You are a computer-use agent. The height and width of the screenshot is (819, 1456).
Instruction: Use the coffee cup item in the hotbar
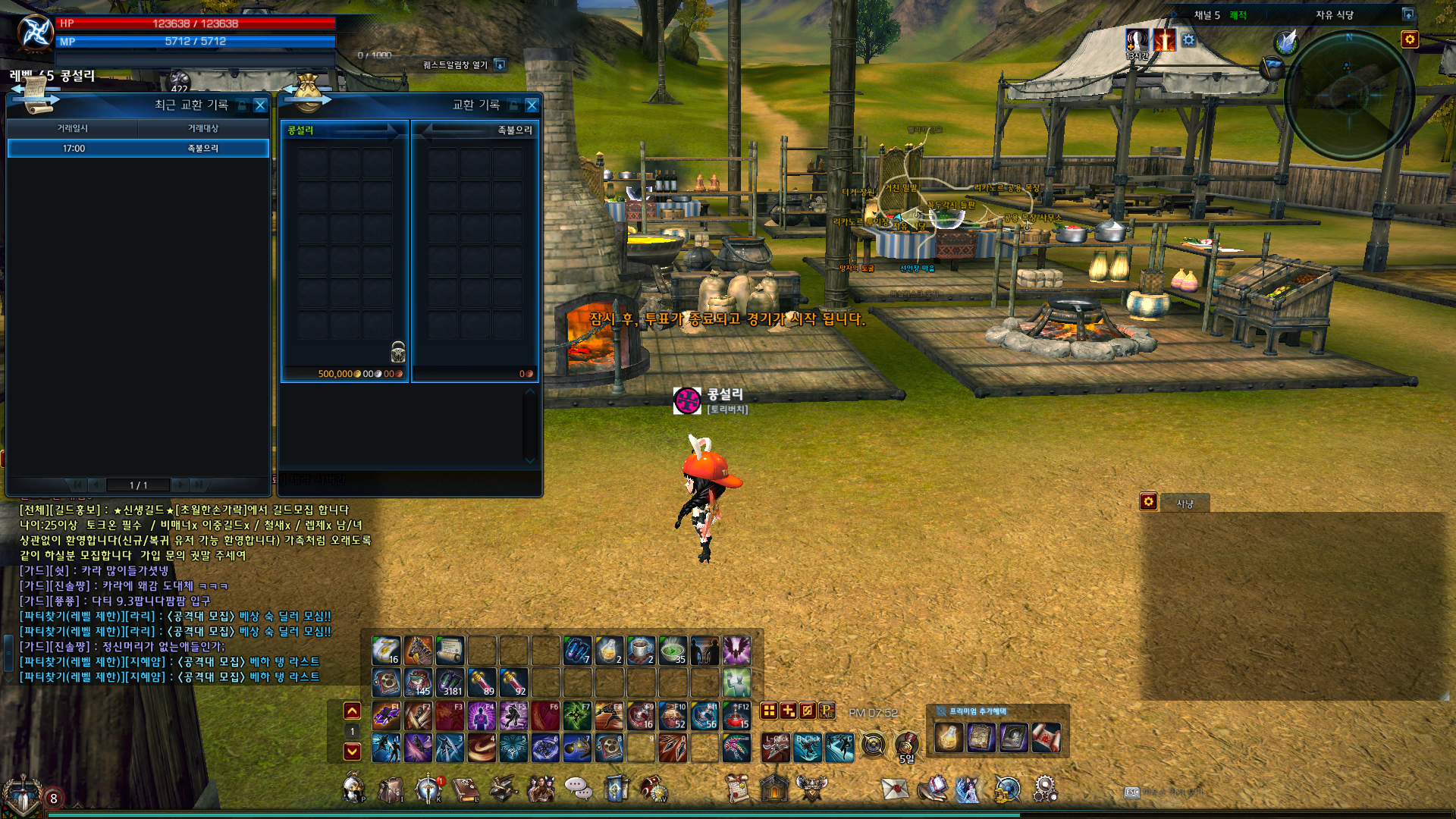(x=641, y=651)
